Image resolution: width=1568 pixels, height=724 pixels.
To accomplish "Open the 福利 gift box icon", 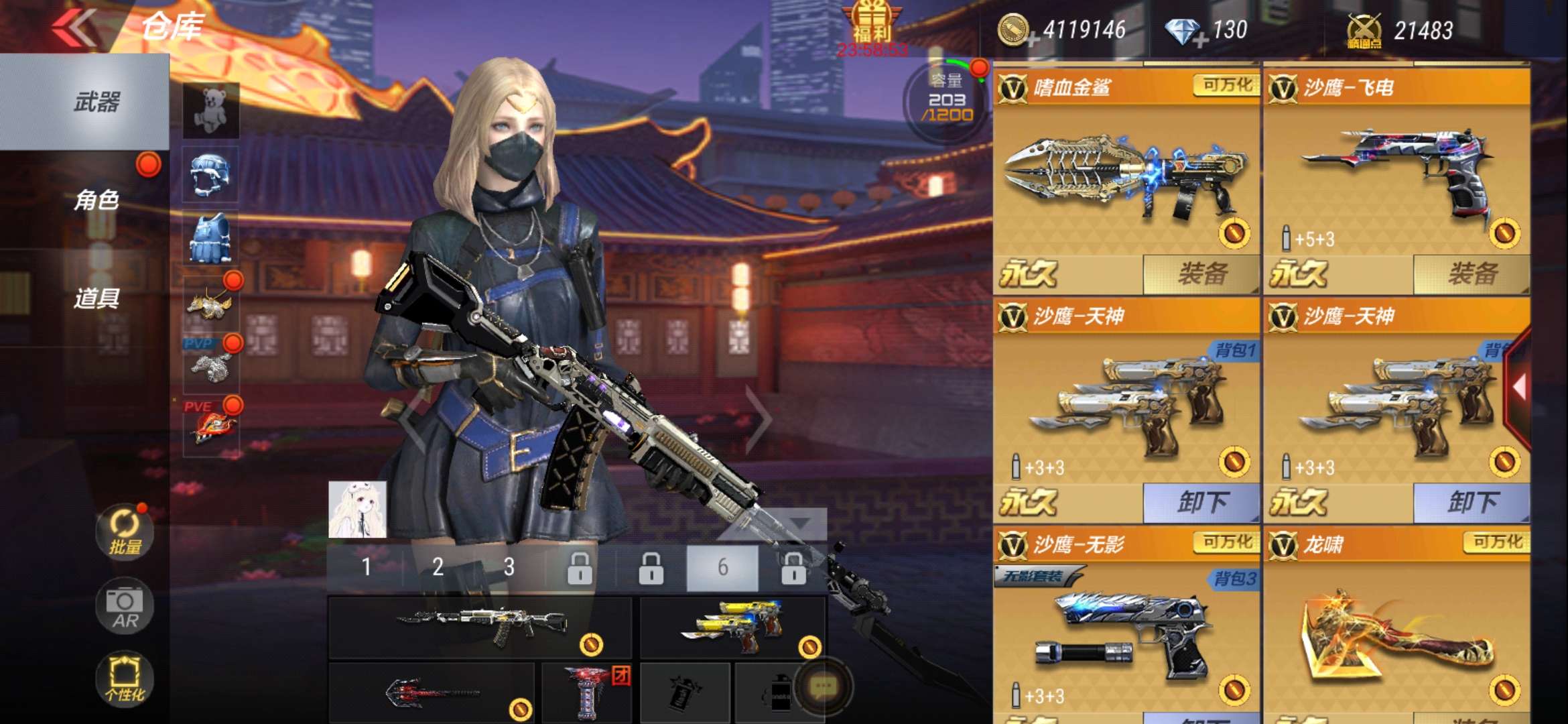I will pos(872,23).
